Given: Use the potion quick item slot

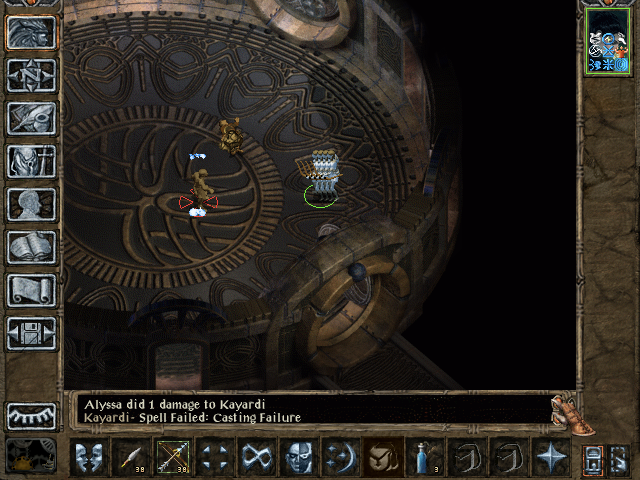Looking at the screenshot, I should click(425, 457).
